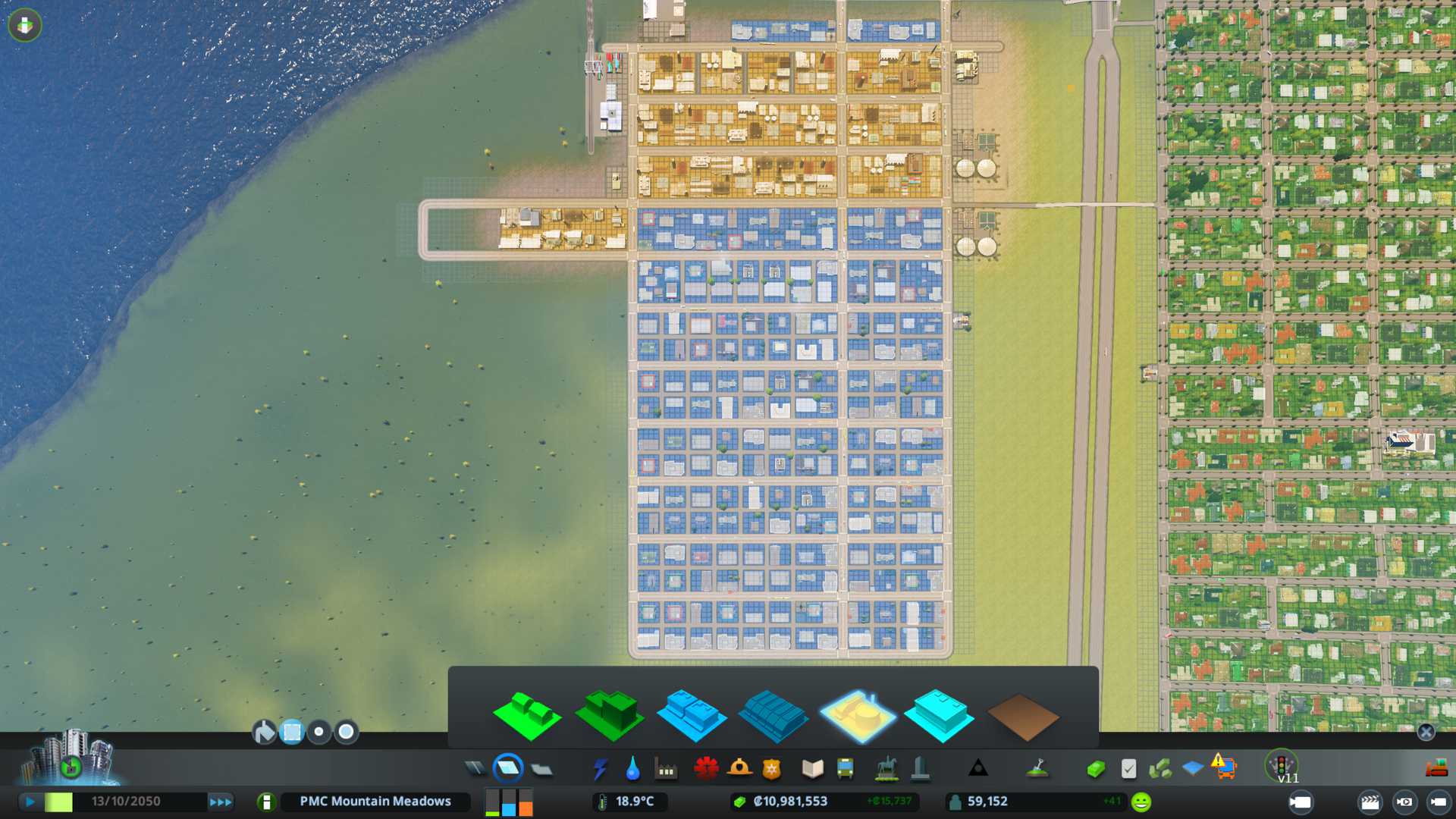Open the Fire Department menu

[x=739, y=769]
